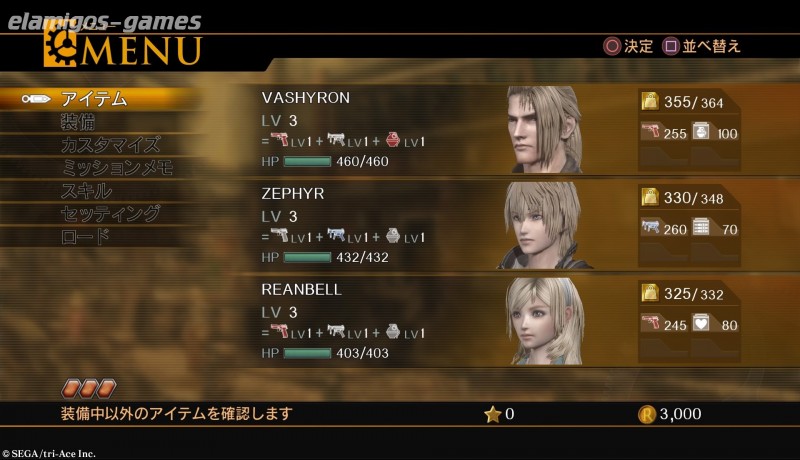Image resolution: width=800 pixels, height=460 pixels.
Task: Choose the ロード (Load) menu entry
Action: (86, 237)
